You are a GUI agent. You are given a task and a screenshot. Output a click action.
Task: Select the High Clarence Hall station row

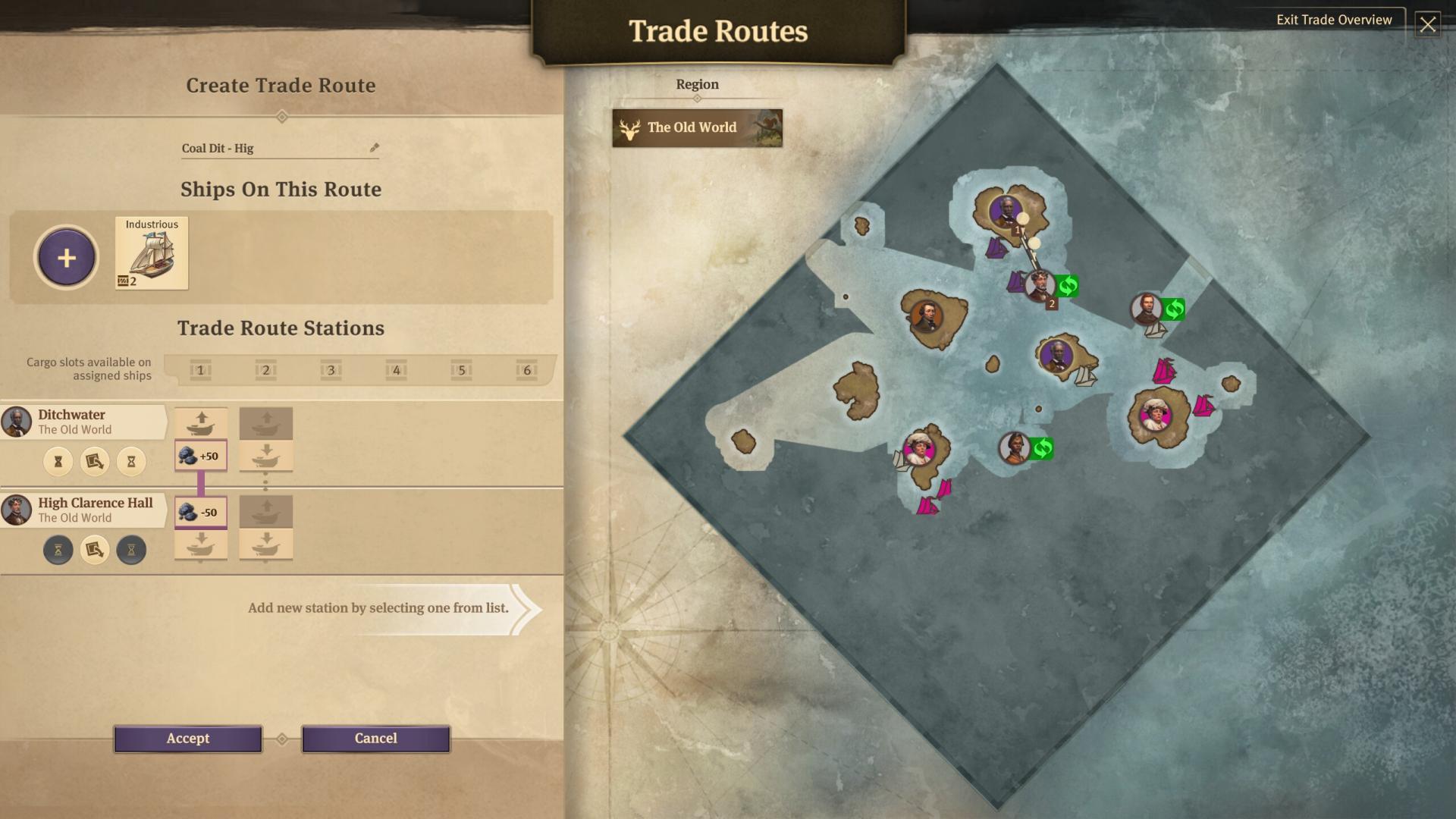tap(83, 510)
